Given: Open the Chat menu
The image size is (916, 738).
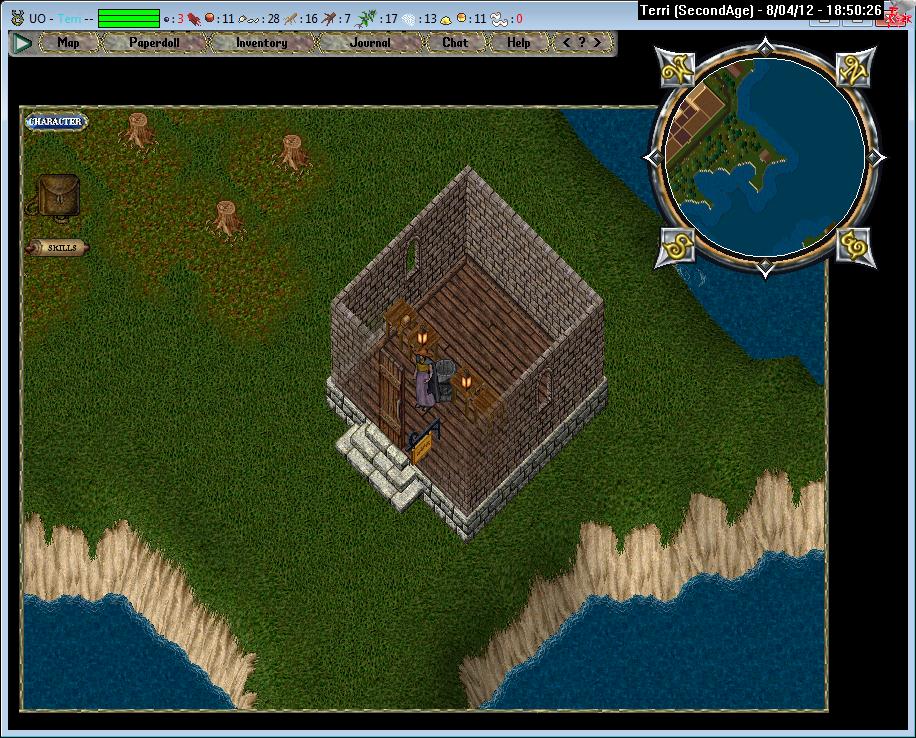Looking at the screenshot, I should (455, 43).
